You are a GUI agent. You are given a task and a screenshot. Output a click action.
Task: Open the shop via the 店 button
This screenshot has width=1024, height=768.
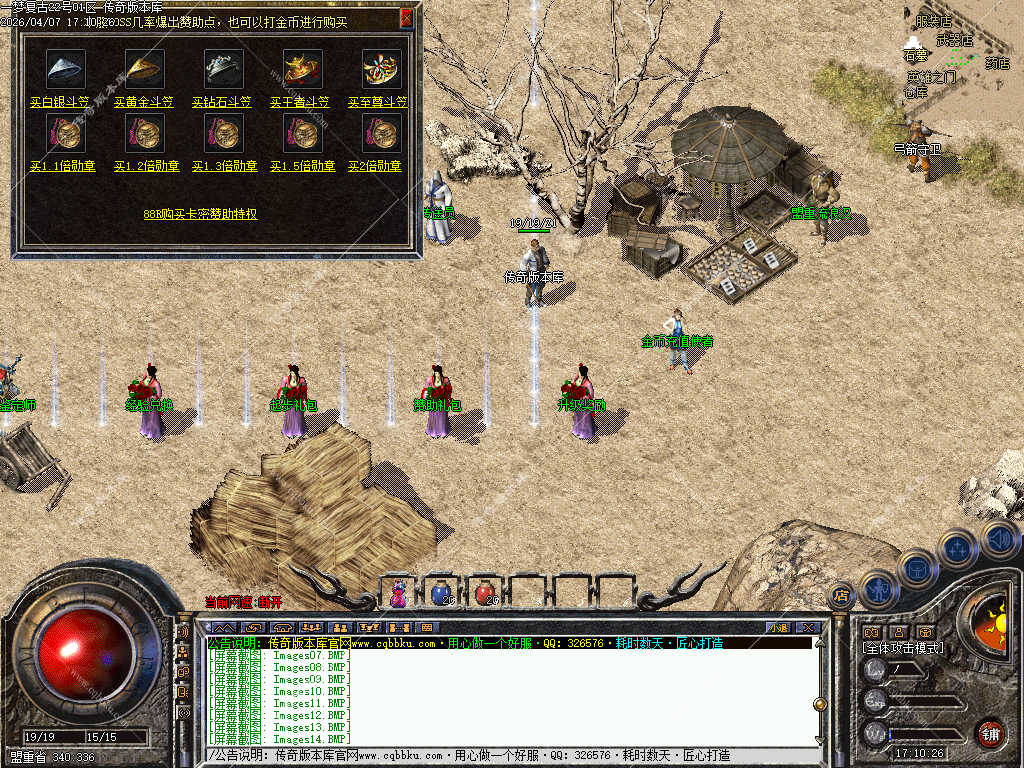tap(841, 596)
